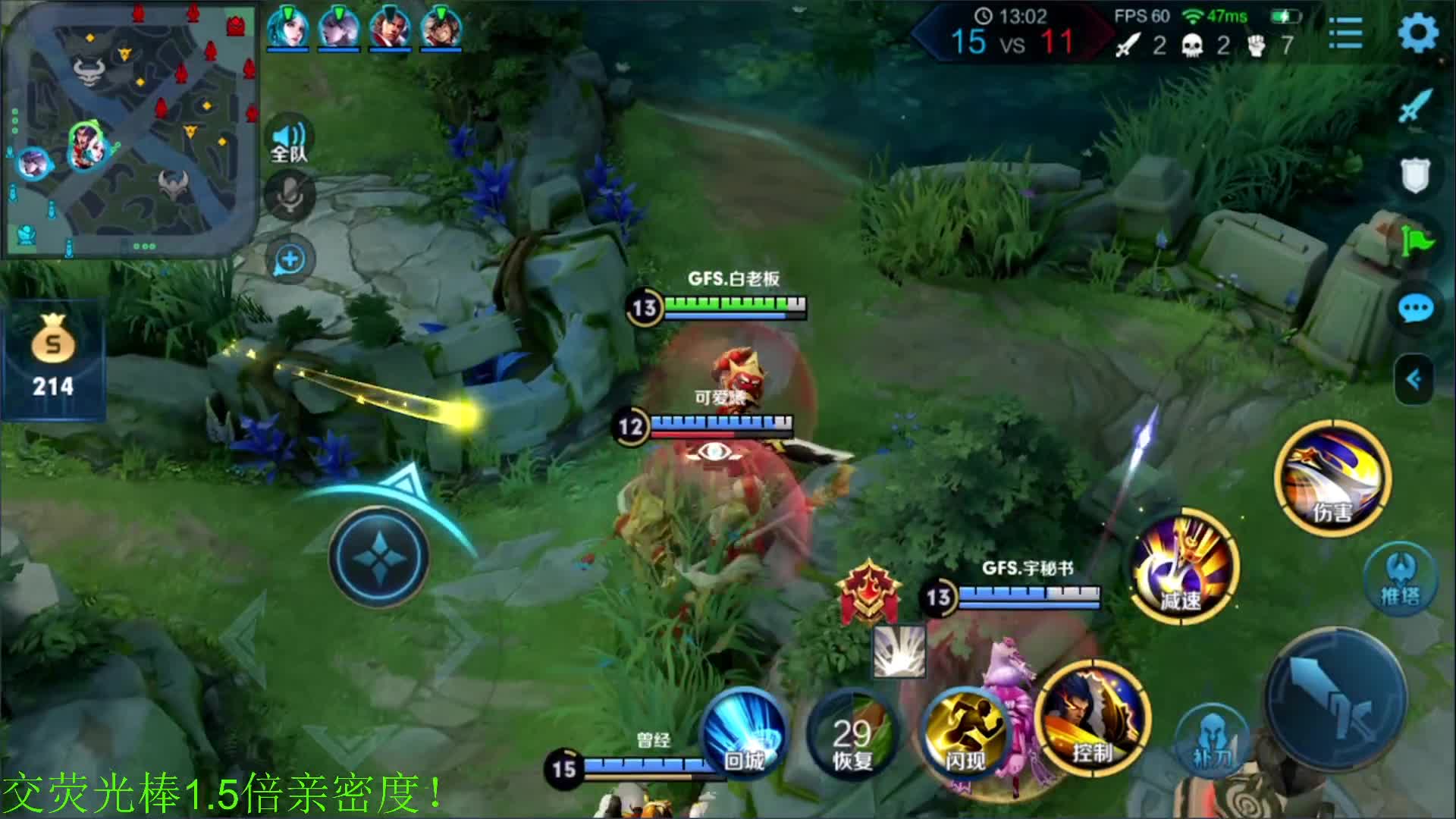Activate the 伤害 skill
The width and height of the screenshot is (1456, 819).
1332,479
